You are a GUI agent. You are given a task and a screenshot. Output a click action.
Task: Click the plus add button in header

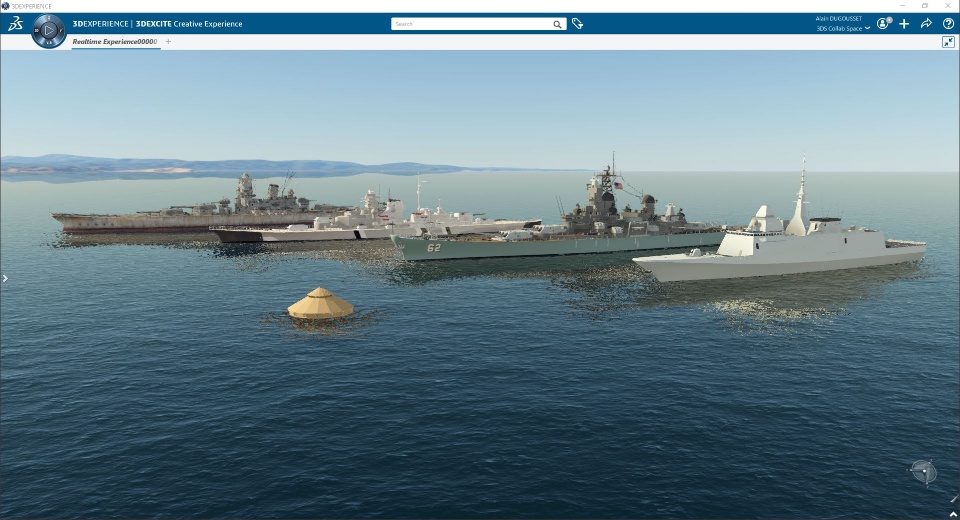(904, 23)
